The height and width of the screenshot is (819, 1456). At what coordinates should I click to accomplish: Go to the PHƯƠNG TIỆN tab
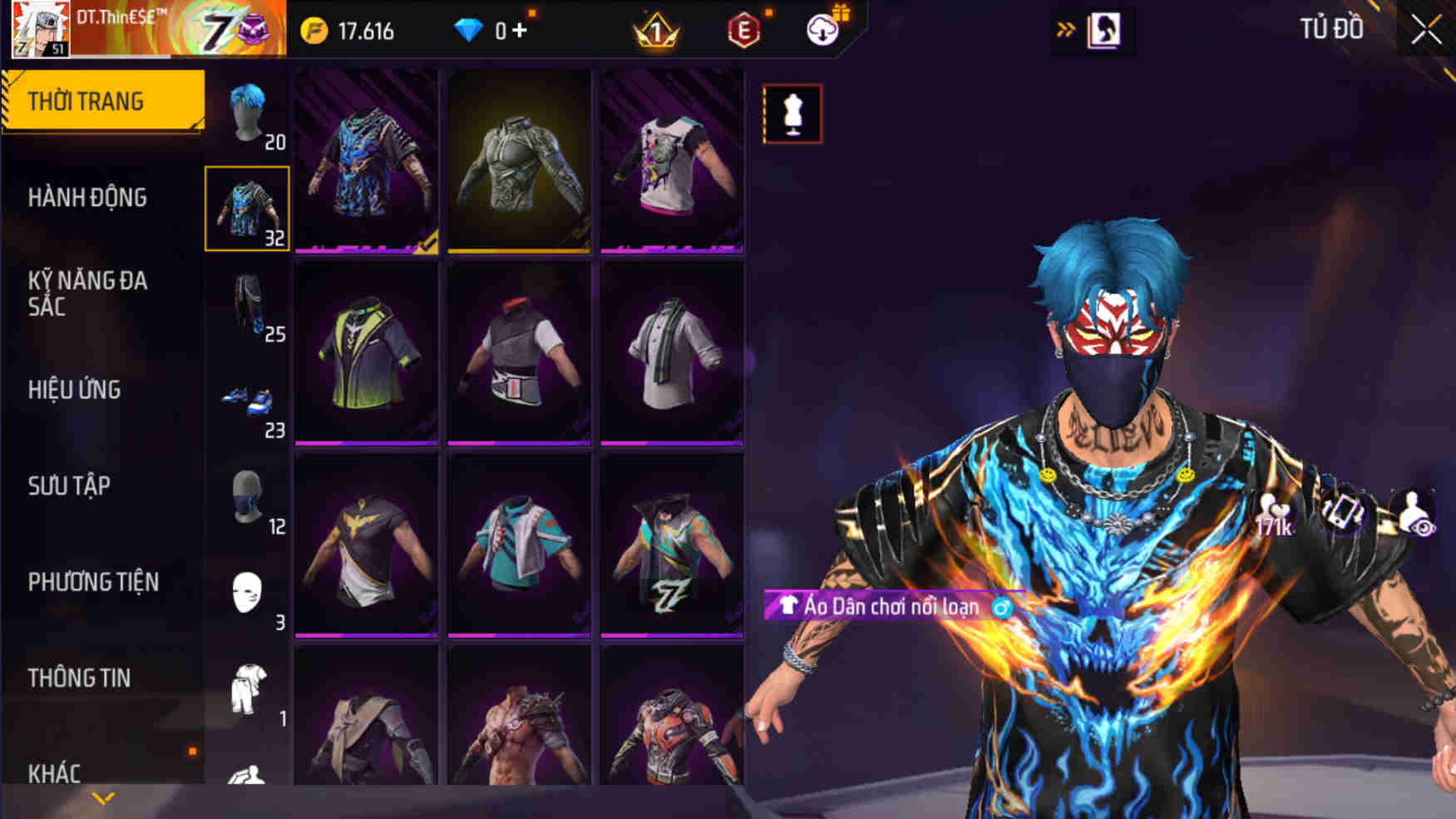(x=93, y=582)
